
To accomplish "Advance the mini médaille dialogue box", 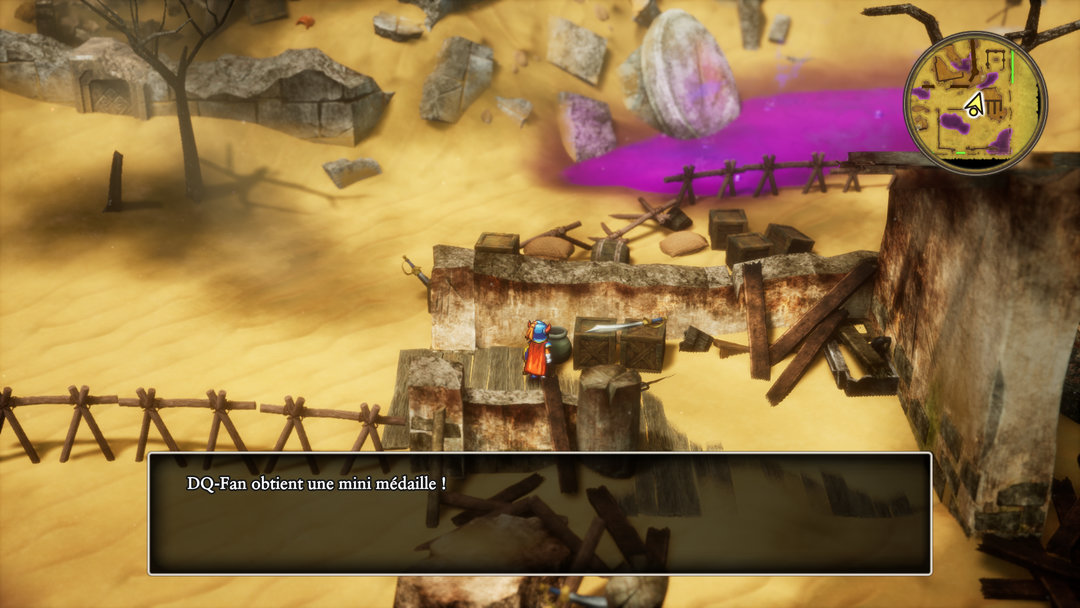I will pos(540,513).
